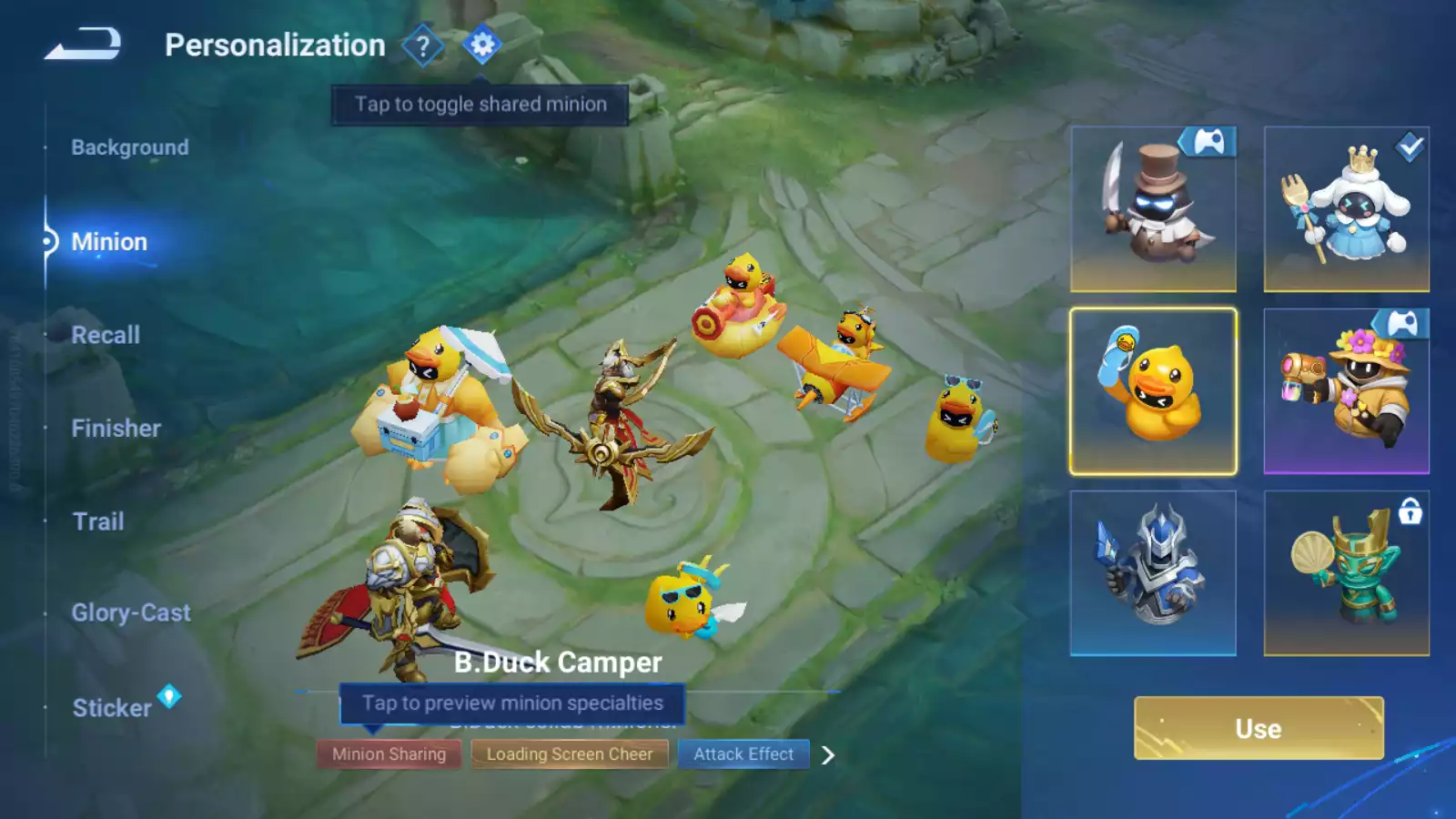Select the blue armored knight minion
Screen dimensions: 1456x819
click(x=1153, y=573)
